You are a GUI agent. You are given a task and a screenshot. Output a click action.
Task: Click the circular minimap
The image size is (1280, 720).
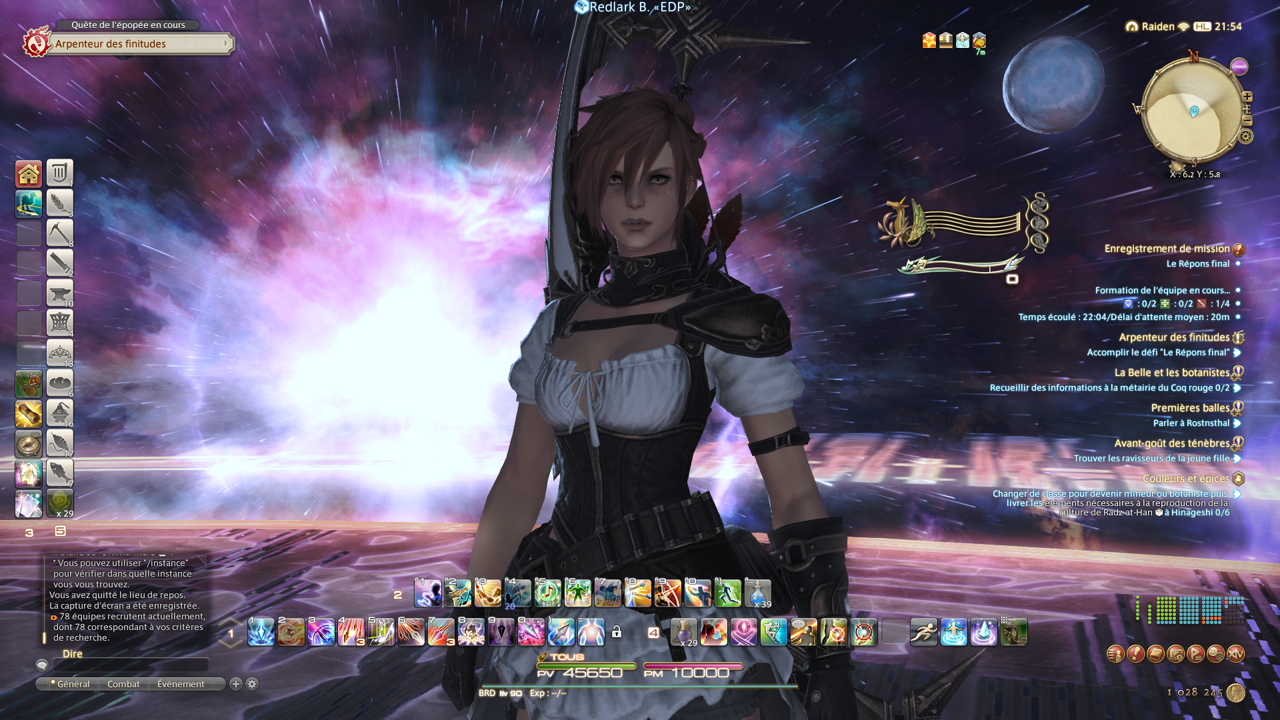tap(1192, 110)
